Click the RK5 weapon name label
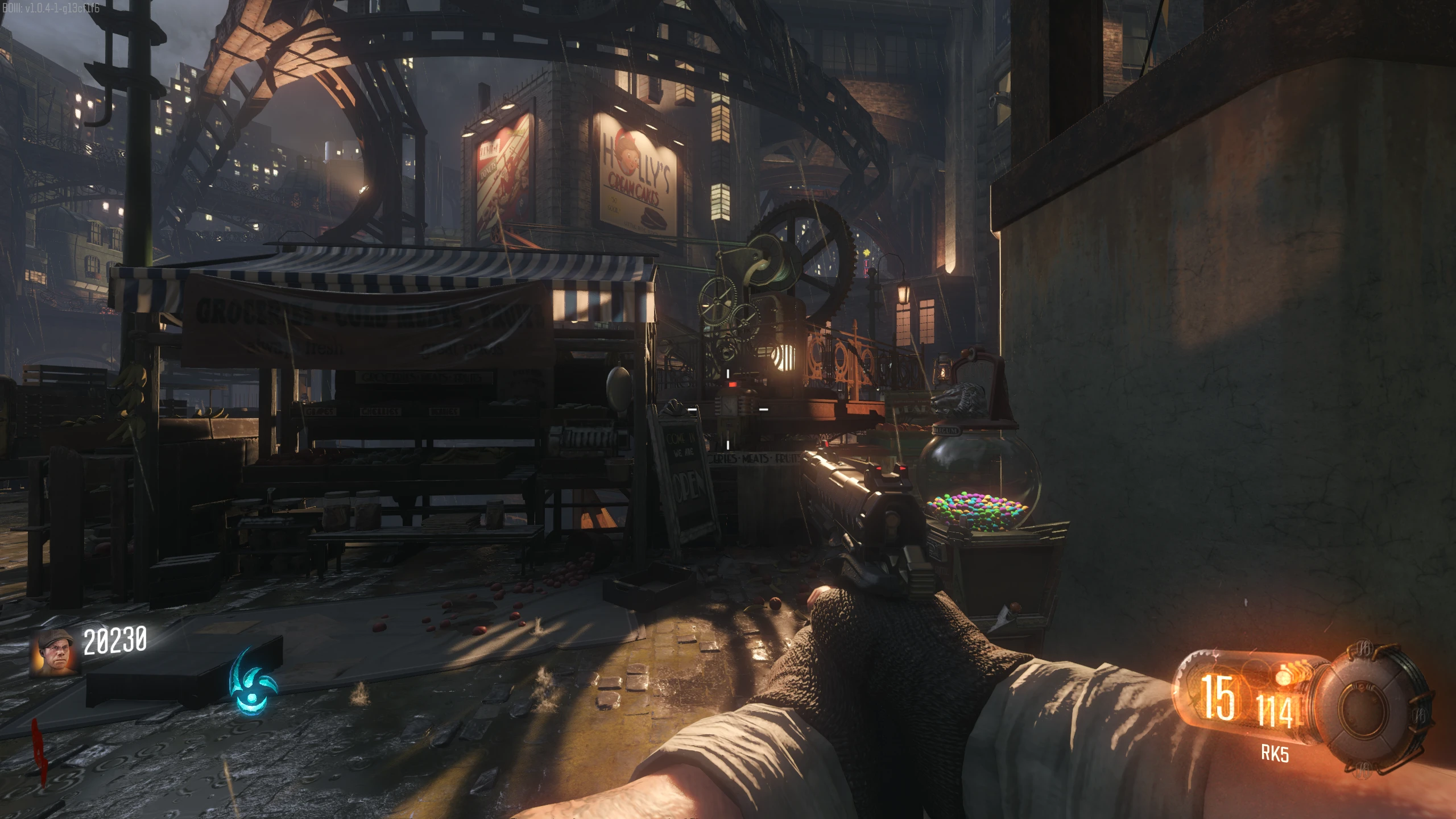This screenshot has width=1456, height=819. (1275, 754)
